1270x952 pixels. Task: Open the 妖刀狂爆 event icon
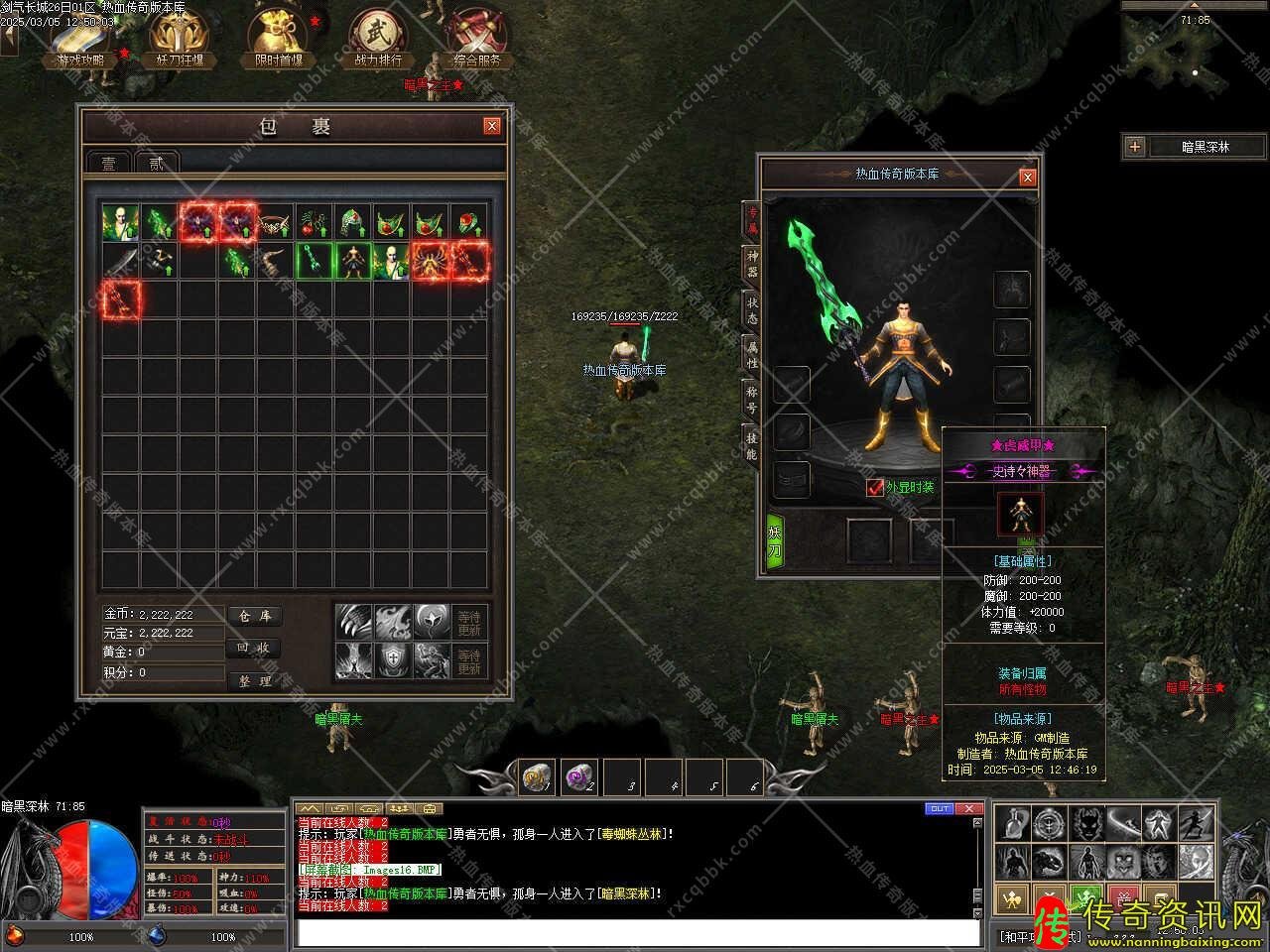pyautogui.click(x=180, y=38)
